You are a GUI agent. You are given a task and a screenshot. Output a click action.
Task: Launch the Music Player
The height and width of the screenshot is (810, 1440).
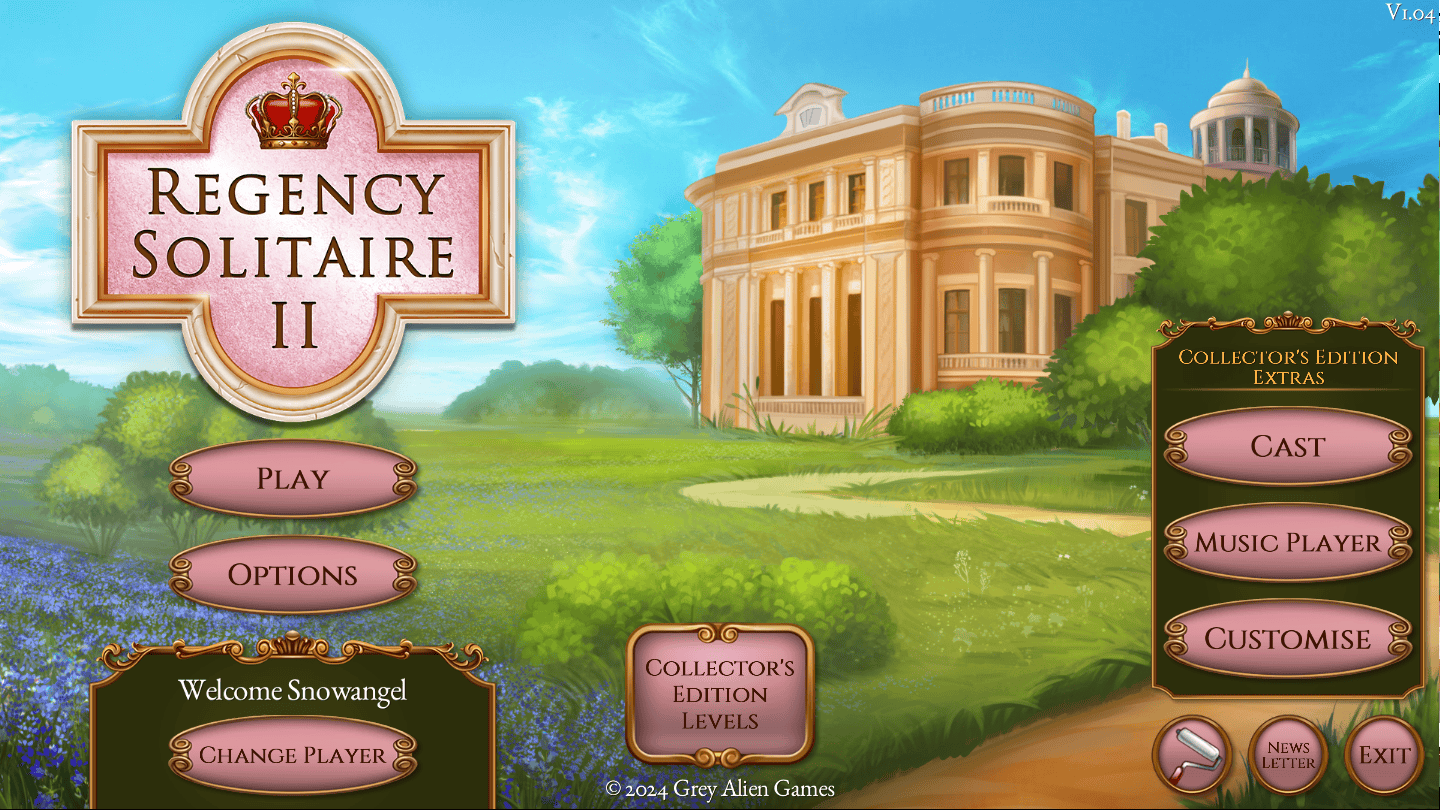[x=1287, y=542]
